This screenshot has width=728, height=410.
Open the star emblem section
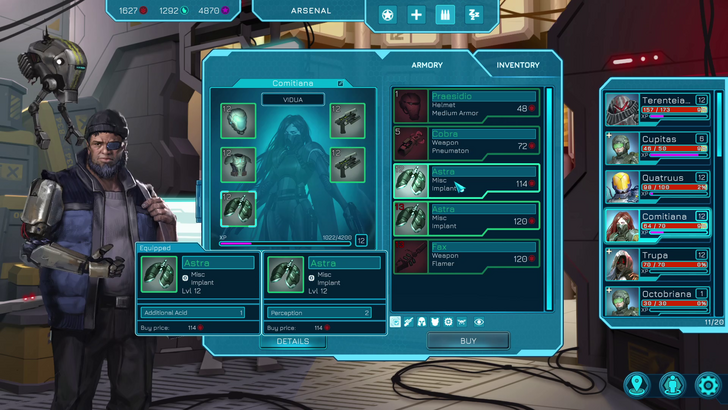(388, 14)
